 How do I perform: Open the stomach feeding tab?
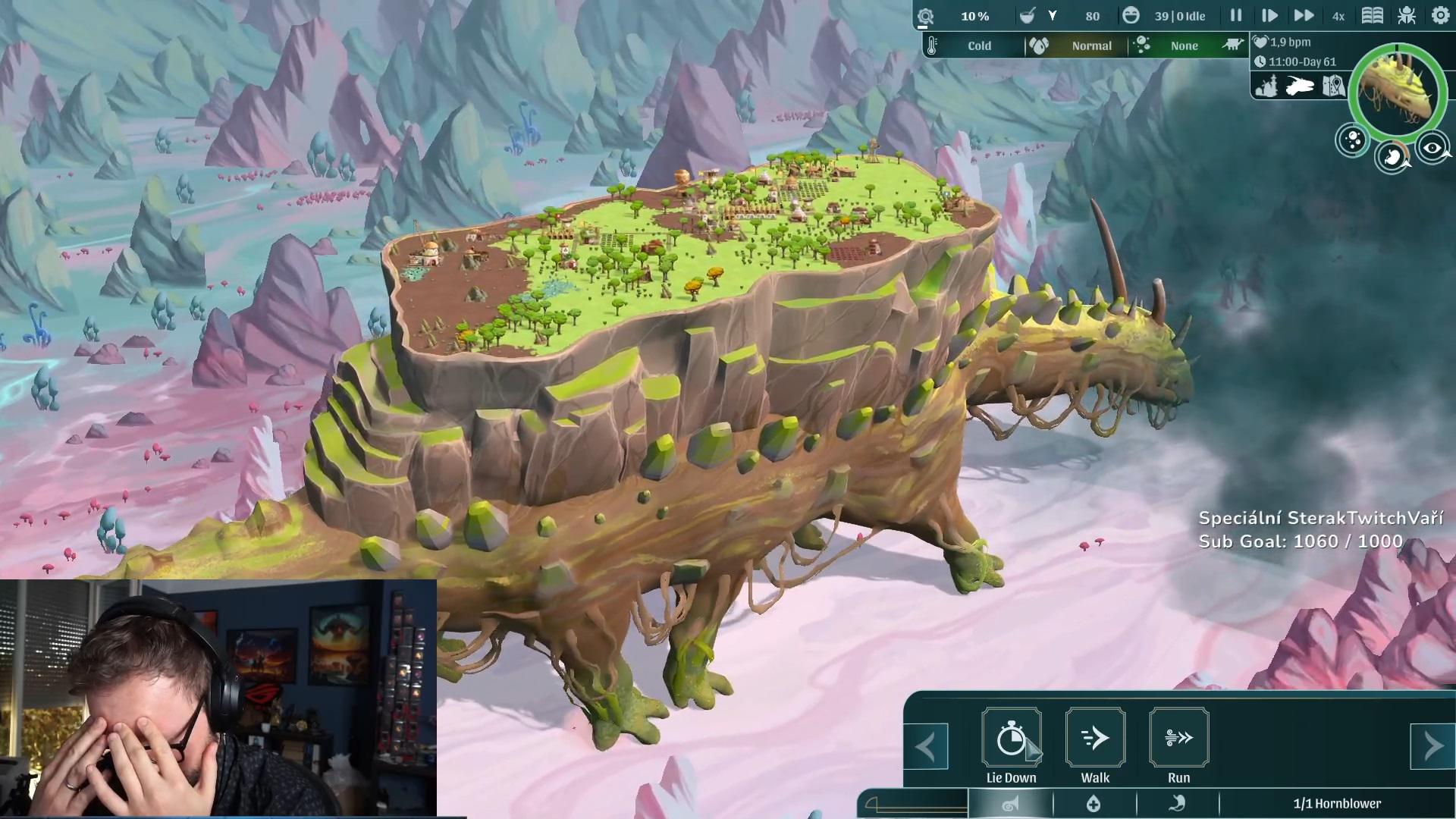1177,804
